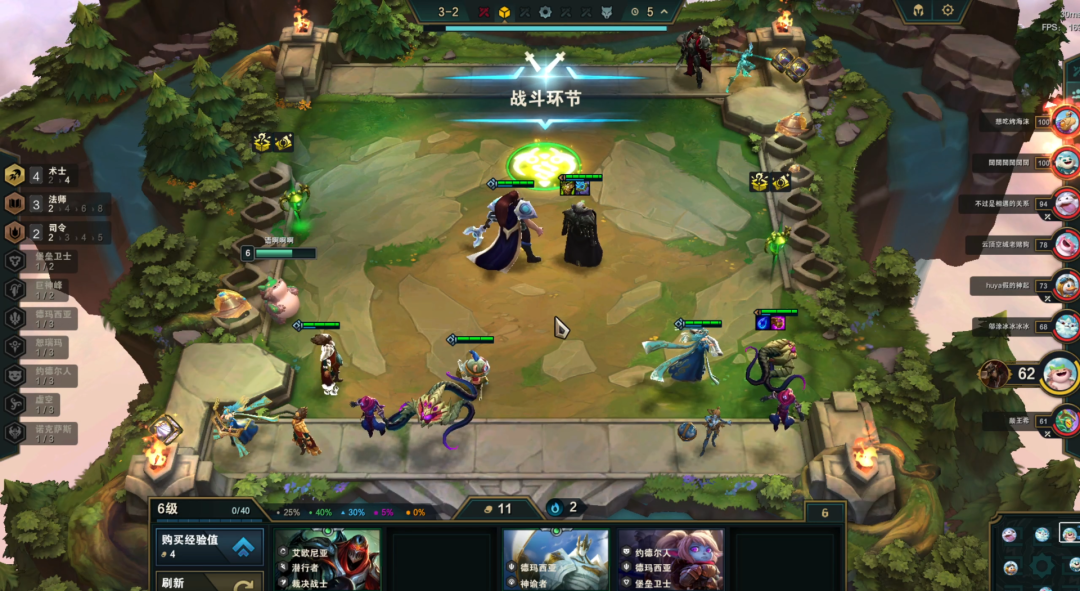Viewport: 1080px width, 591px height.
Task: Buy the 艾欧尼亚 潜行者 champion card
Action: 327,560
